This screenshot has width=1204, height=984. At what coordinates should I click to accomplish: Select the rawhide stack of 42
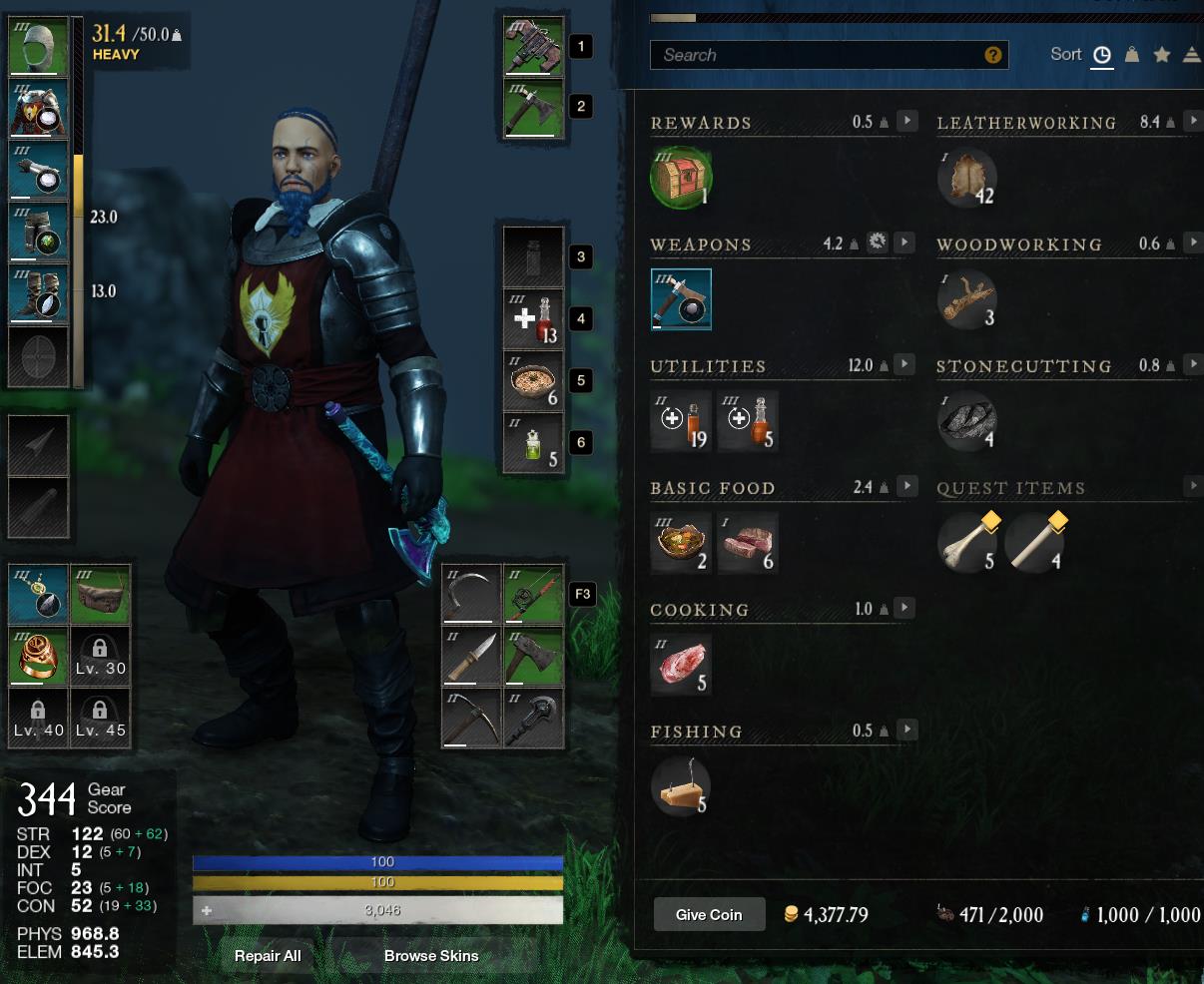click(966, 179)
